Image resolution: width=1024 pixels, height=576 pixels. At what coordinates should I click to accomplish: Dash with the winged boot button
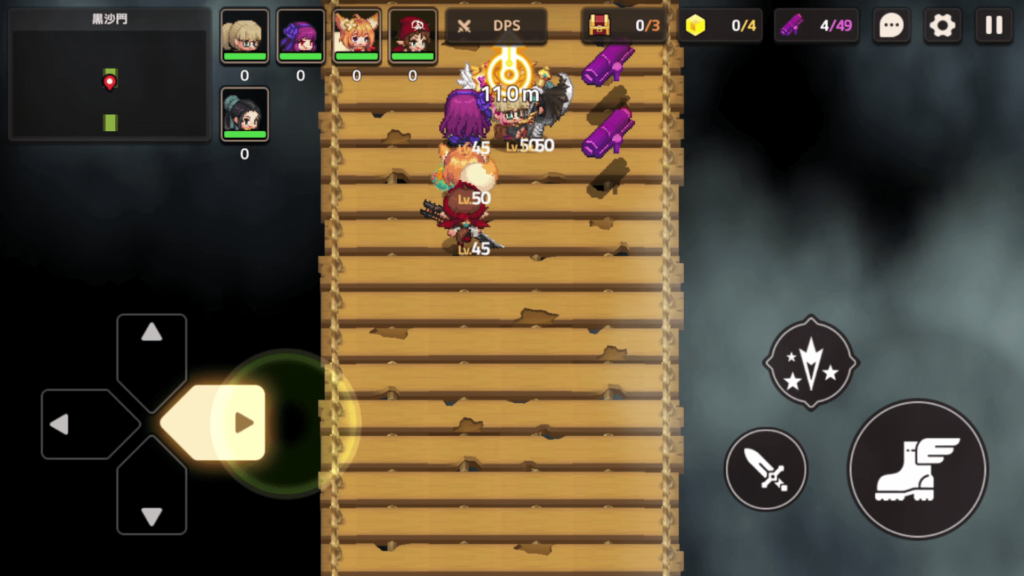(x=917, y=469)
